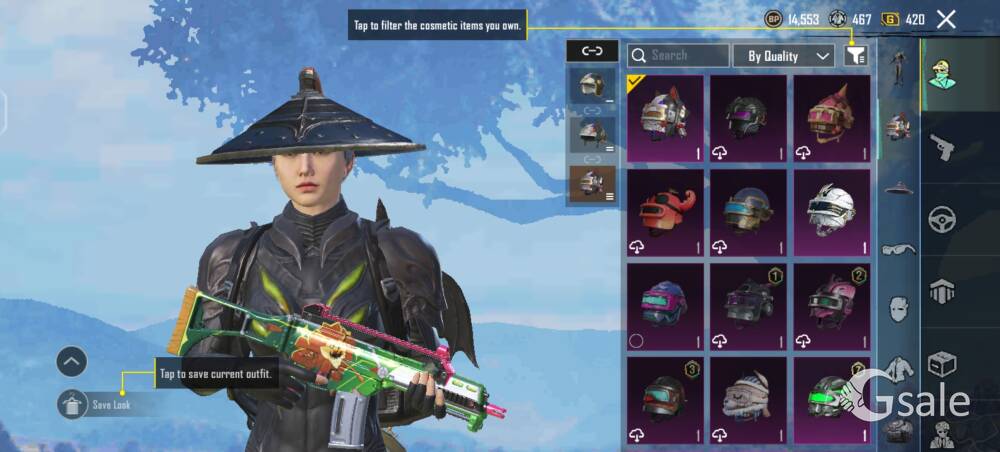Image resolution: width=1000 pixels, height=452 pixels.
Task: Select the hat subcategory icon
Action: (x=898, y=187)
